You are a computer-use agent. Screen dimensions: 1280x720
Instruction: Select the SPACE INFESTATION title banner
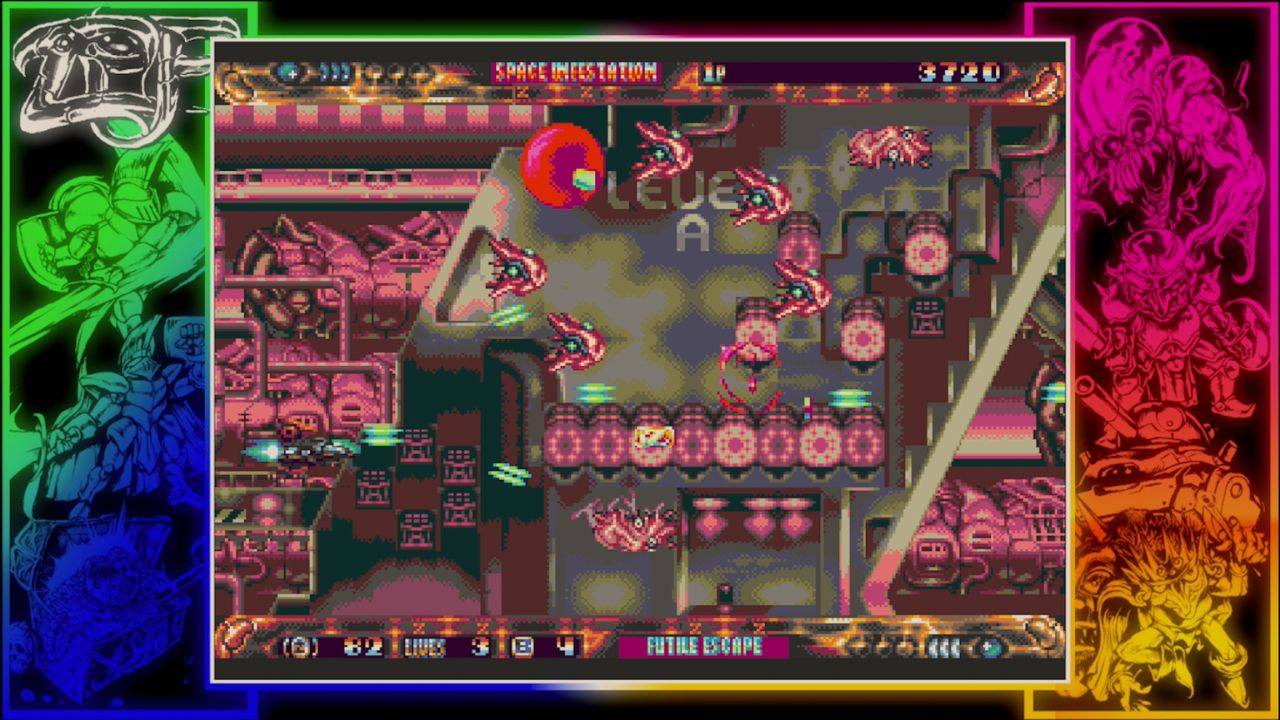pos(576,71)
